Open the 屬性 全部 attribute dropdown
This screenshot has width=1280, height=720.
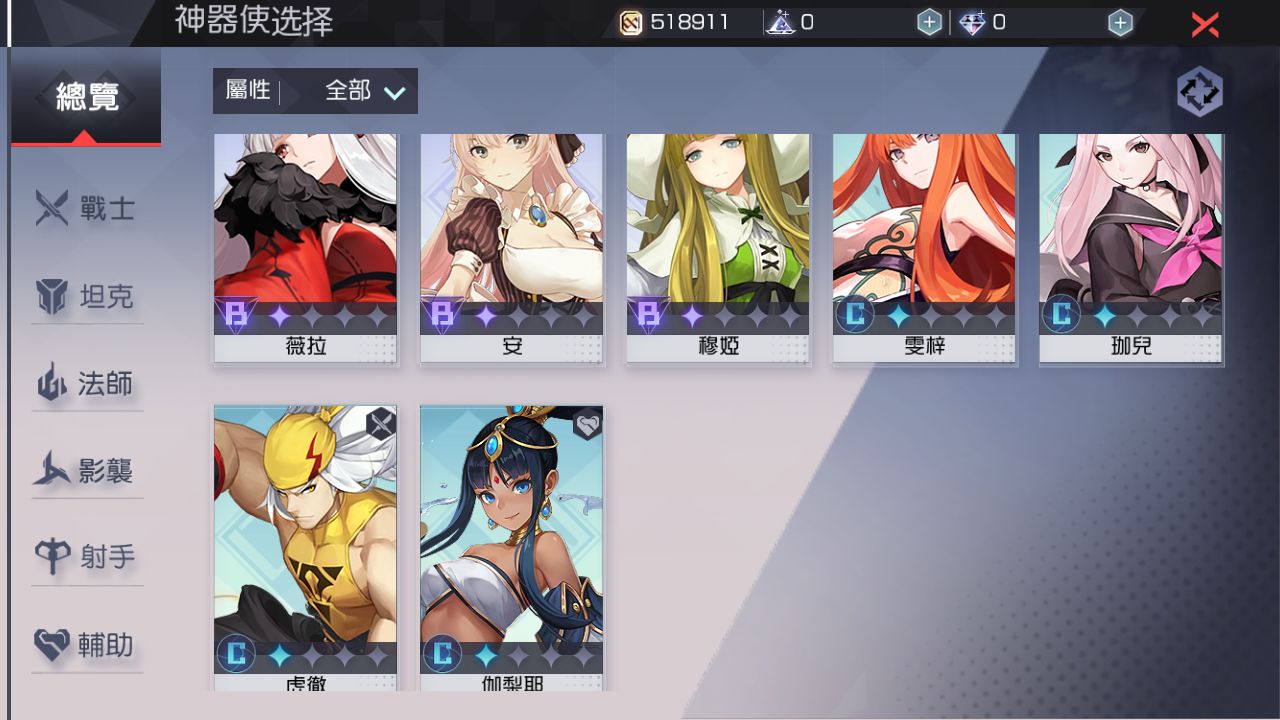[315, 91]
